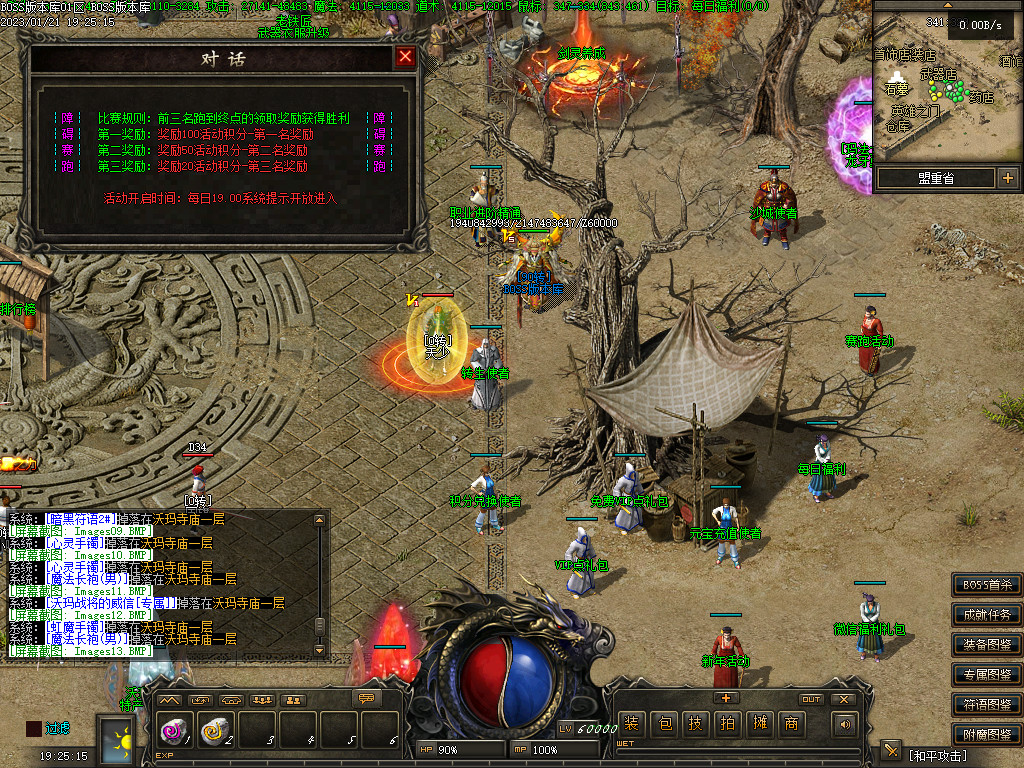Expand the minimap with the plus button

pyautogui.click(x=1007, y=178)
